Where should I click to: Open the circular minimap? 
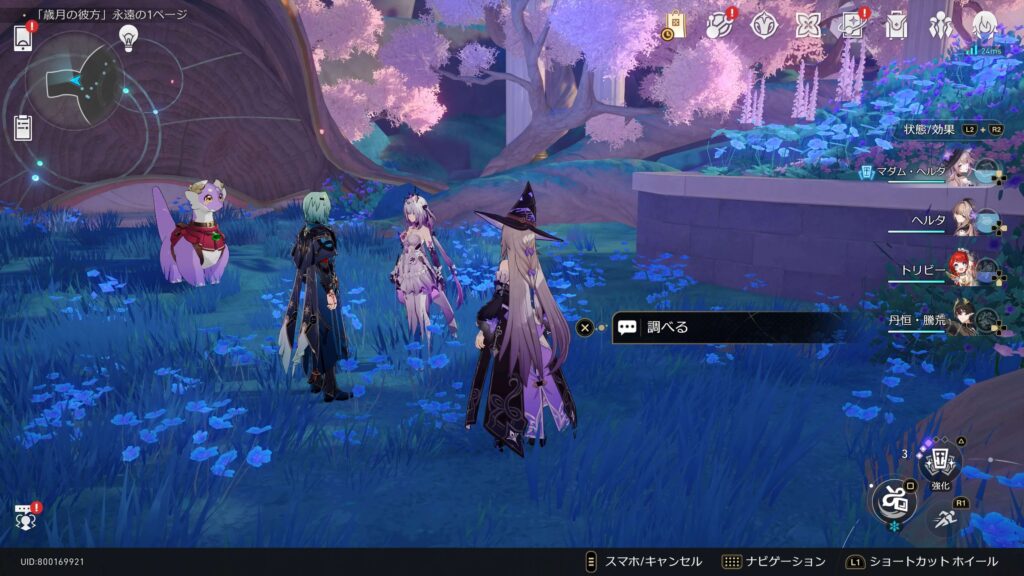(75, 79)
